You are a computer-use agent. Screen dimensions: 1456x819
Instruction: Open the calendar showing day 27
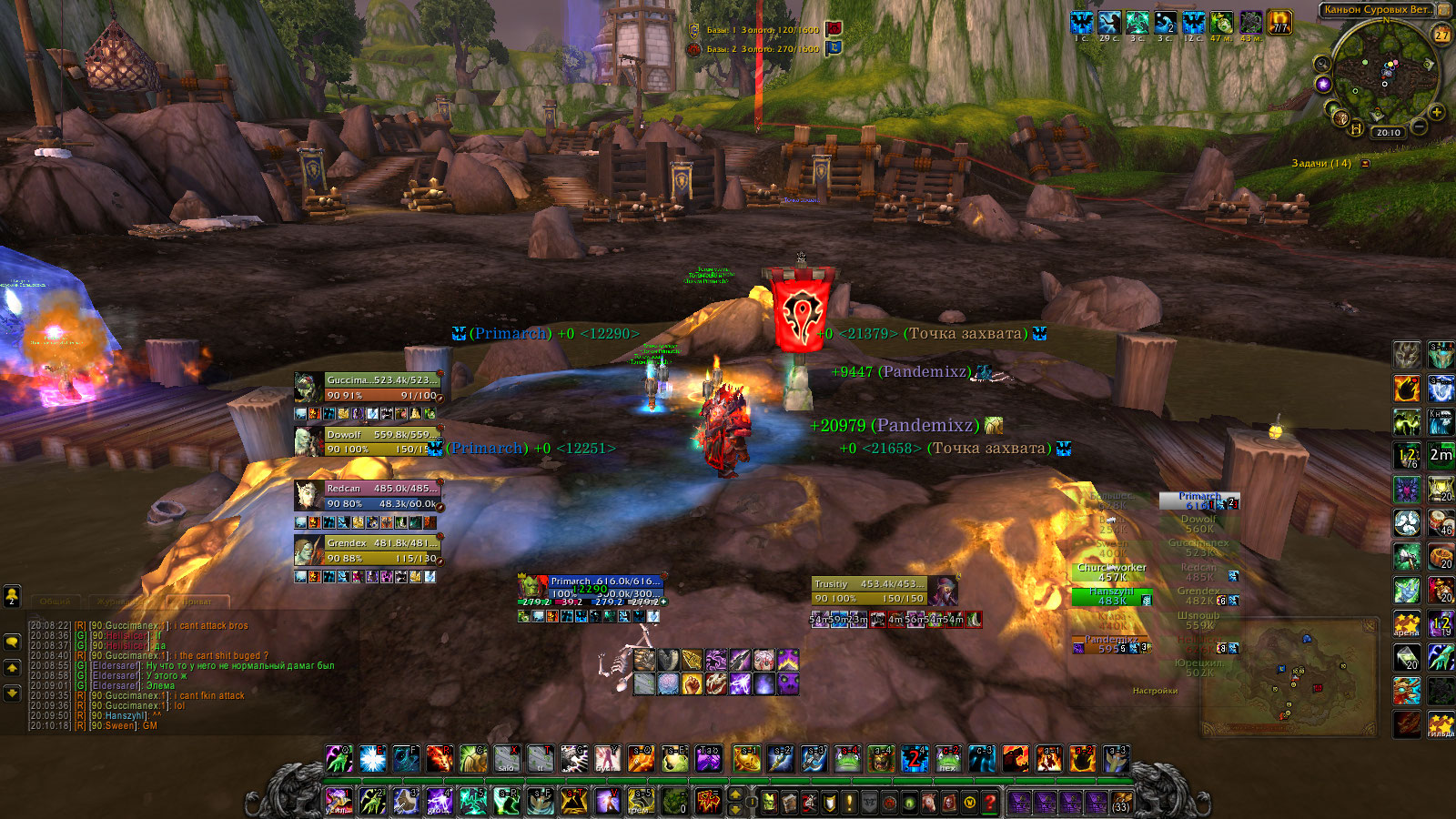point(1441,35)
